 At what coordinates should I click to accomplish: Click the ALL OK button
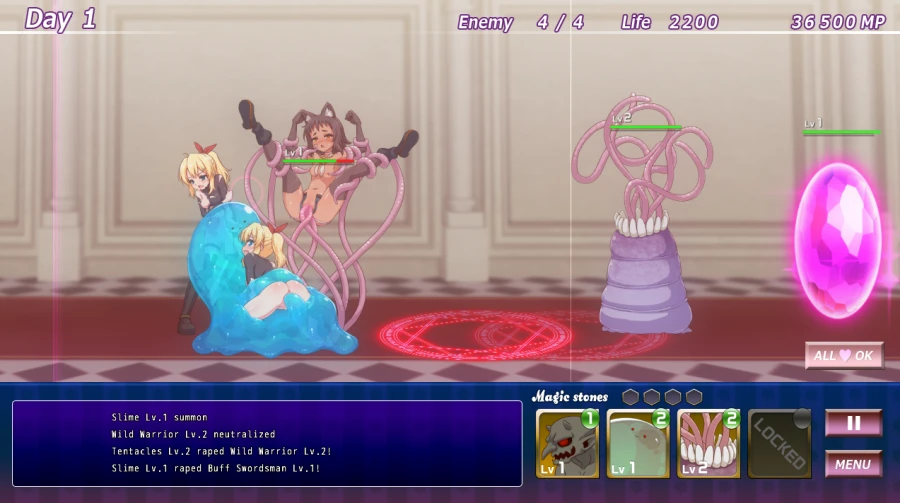point(844,355)
